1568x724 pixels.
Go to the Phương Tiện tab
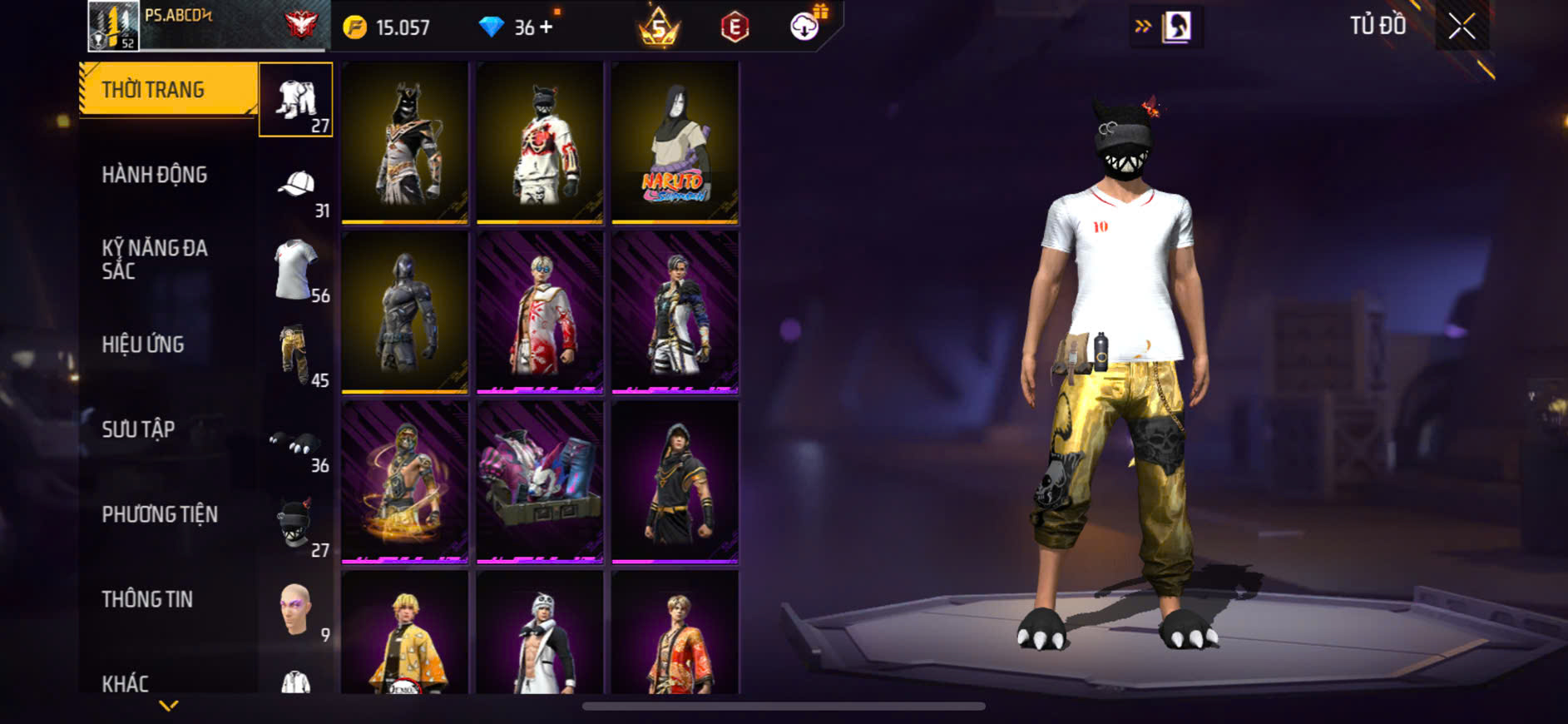[x=160, y=514]
